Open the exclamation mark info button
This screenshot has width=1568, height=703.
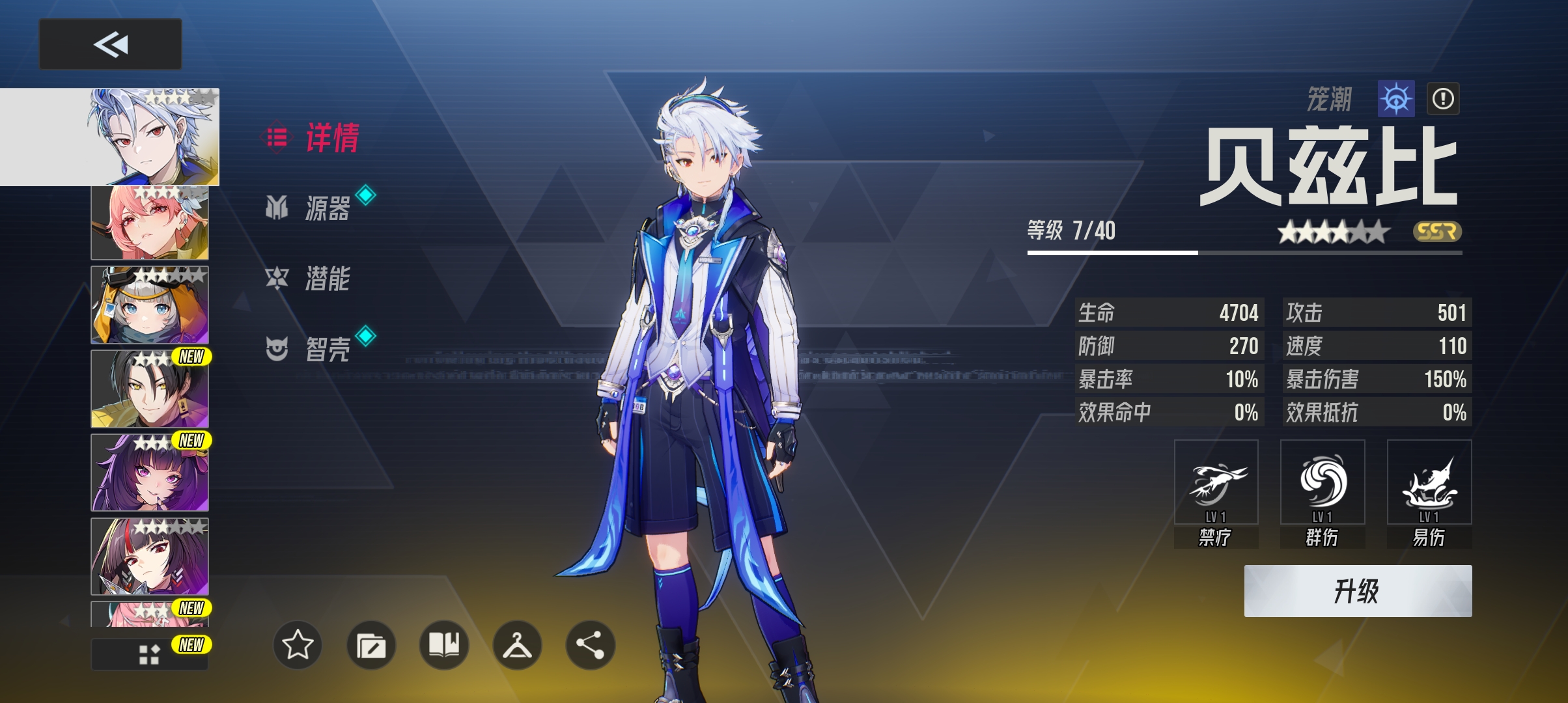coord(1443,99)
